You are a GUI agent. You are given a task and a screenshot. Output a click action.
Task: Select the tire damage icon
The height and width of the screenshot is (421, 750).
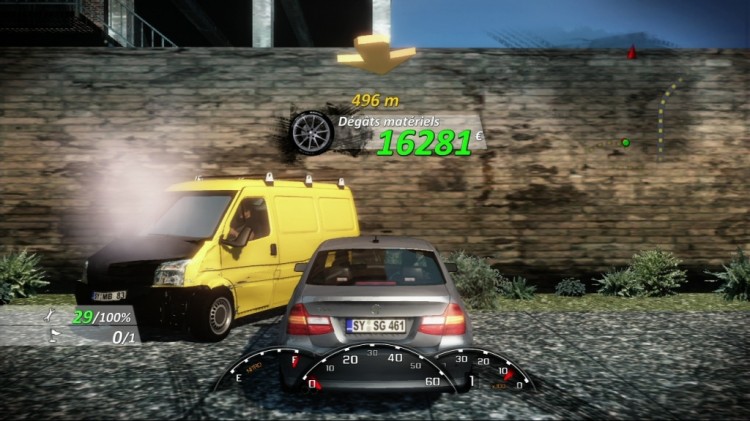tap(311, 132)
